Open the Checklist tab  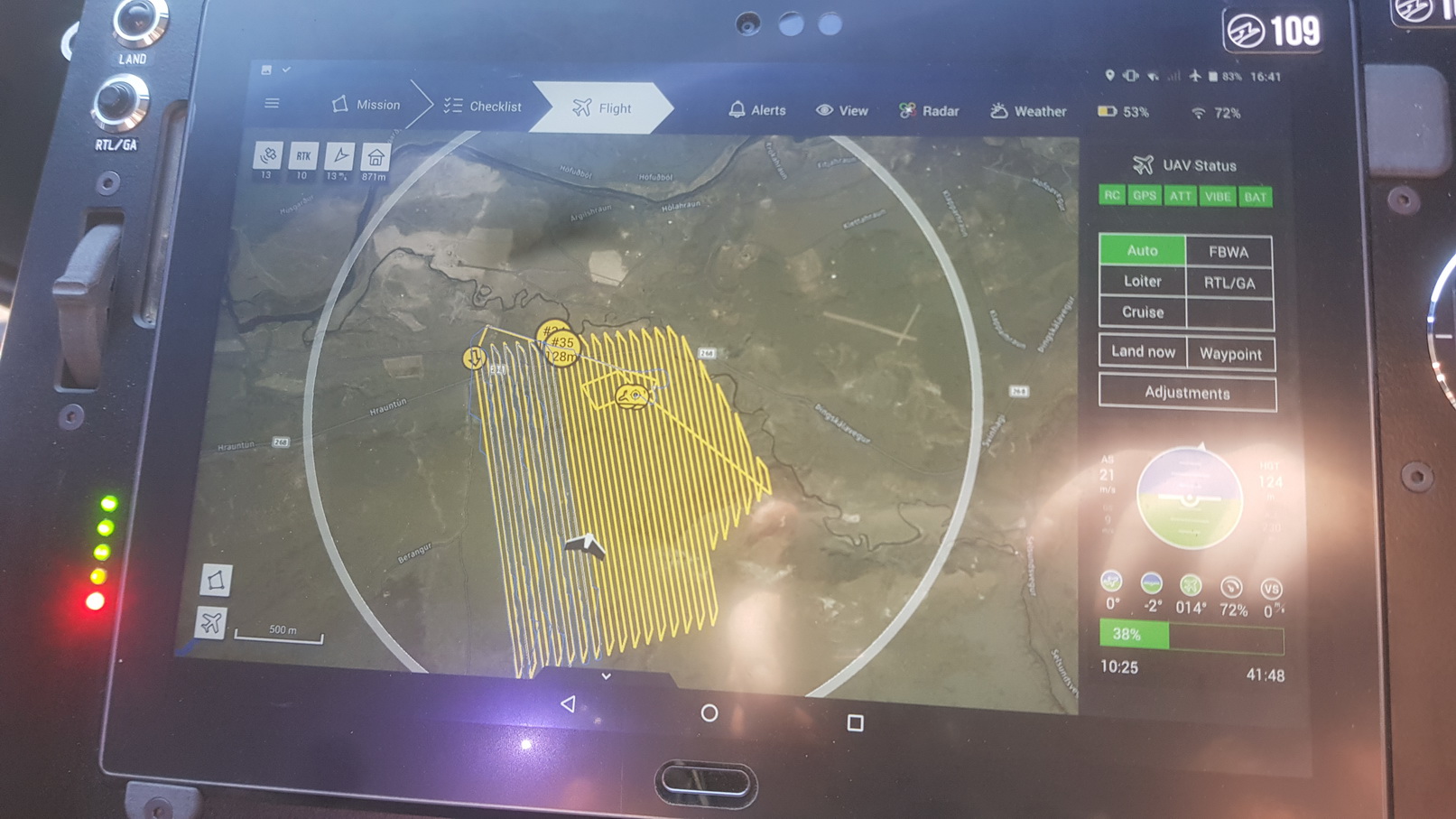483,107
